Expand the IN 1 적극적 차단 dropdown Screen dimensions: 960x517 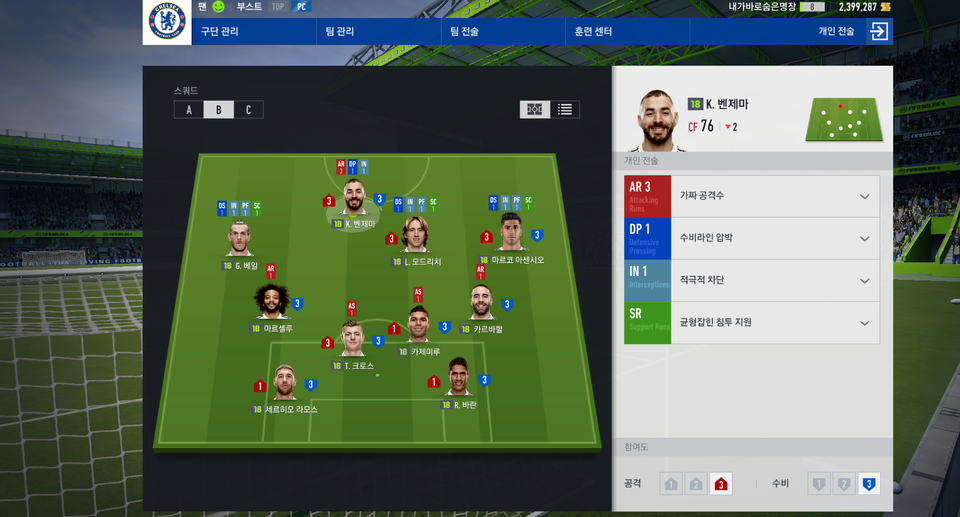point(864,280)
